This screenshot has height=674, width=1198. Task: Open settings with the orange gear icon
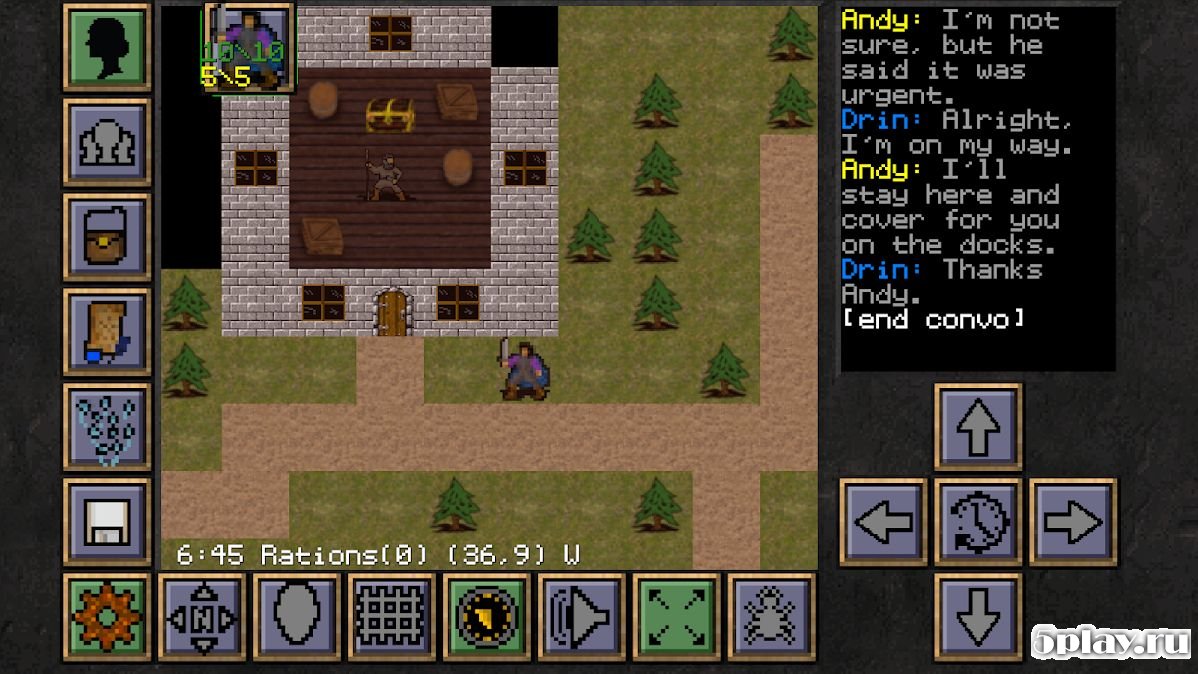107,617
